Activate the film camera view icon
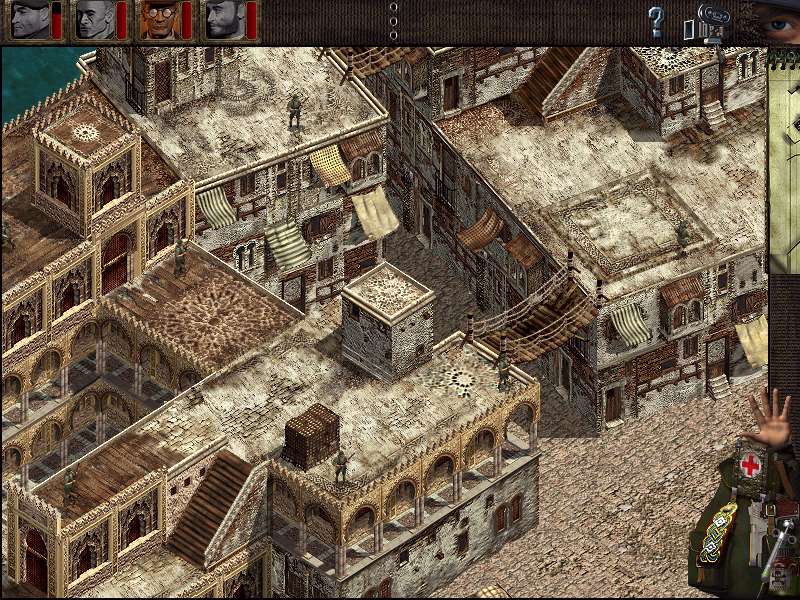 coord(709,24)
